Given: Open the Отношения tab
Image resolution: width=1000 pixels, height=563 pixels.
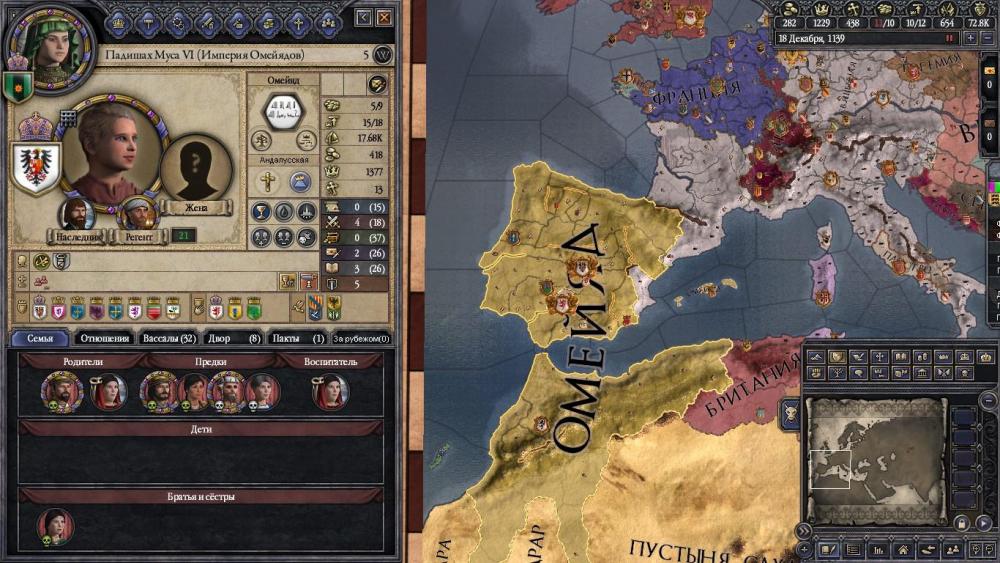Looking at the screenshot, I should click(x=103, y=338).
